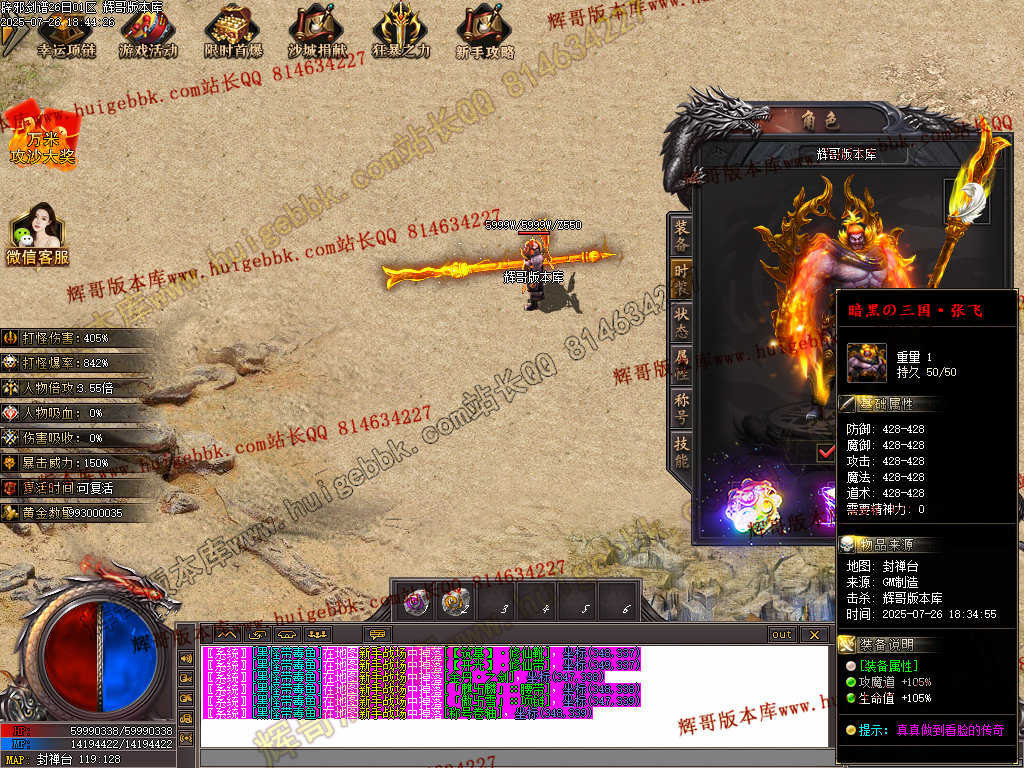This screenshot has height=768, width=1024.
Task: Close the chat panel with the X button
Action: tap(815, 635)
